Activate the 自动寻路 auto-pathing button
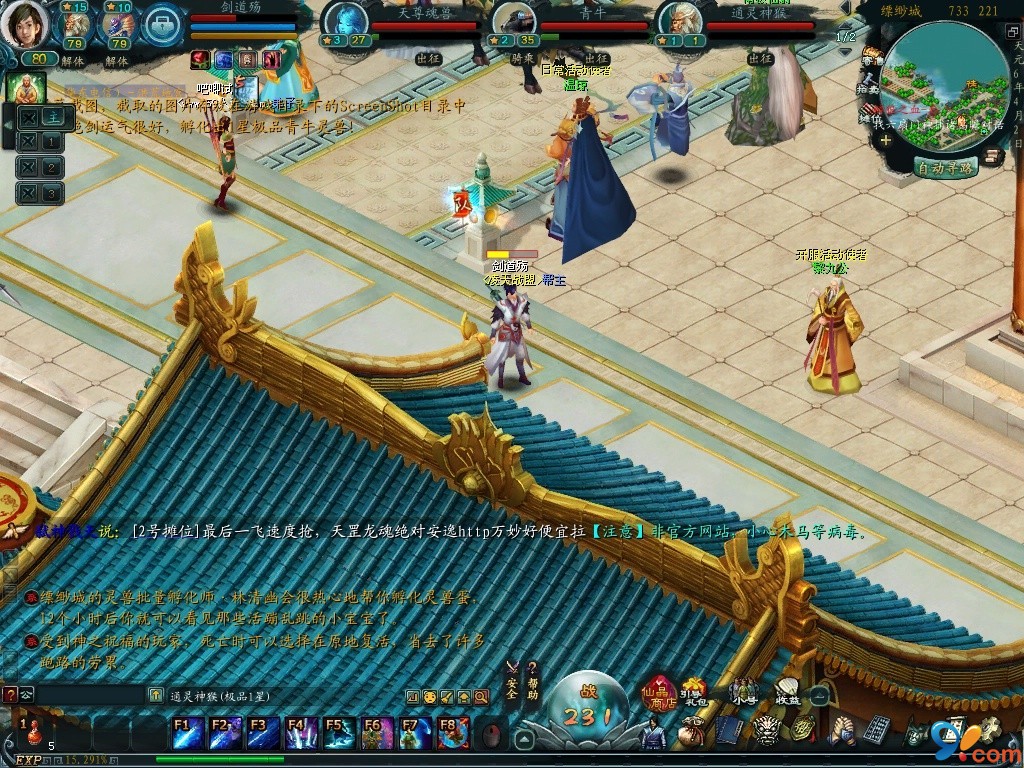 tap(946, 168)
